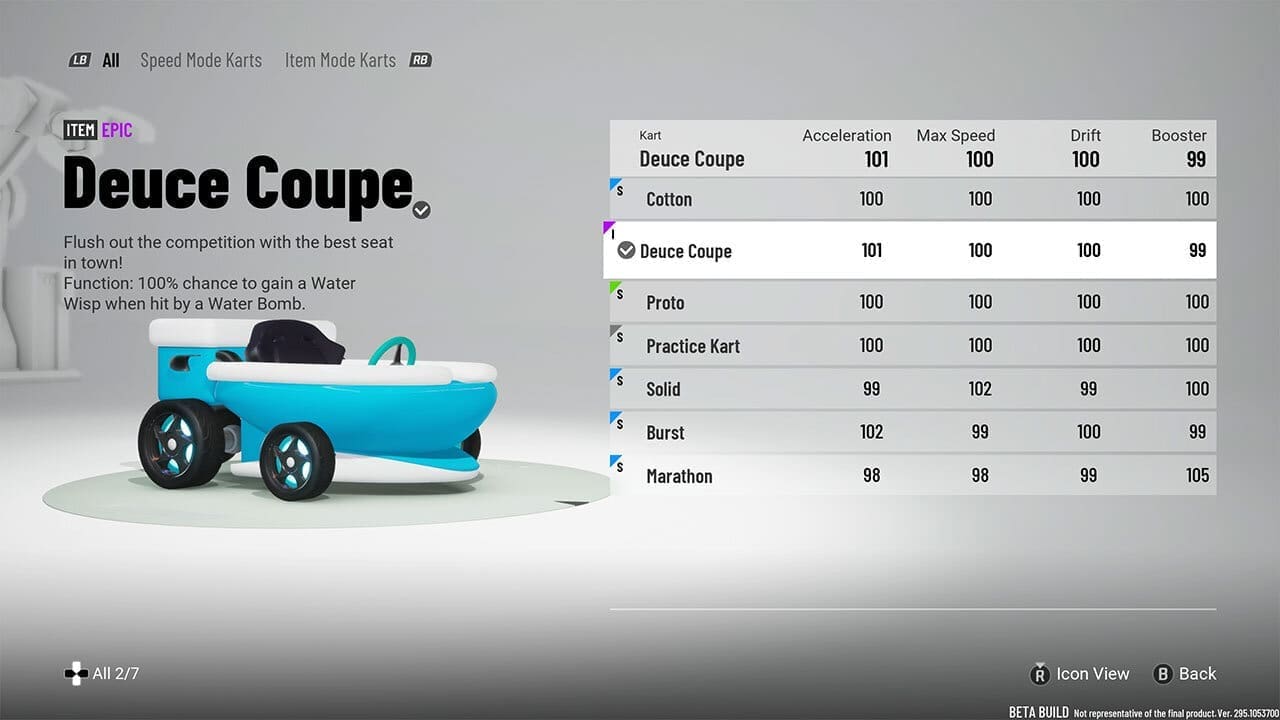Click the Back button

click(1196, 674)
